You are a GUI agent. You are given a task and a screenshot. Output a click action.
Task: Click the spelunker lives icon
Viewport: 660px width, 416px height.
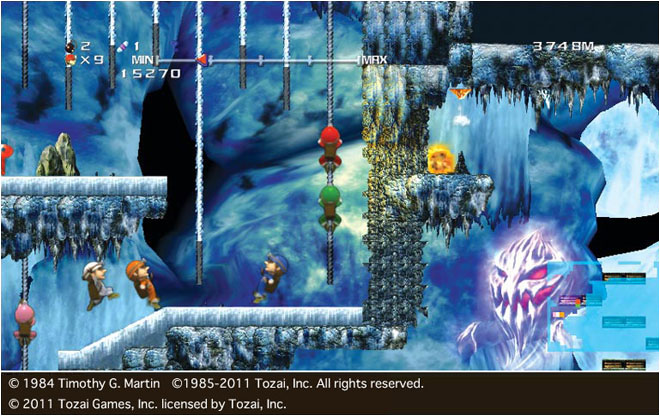69,60
